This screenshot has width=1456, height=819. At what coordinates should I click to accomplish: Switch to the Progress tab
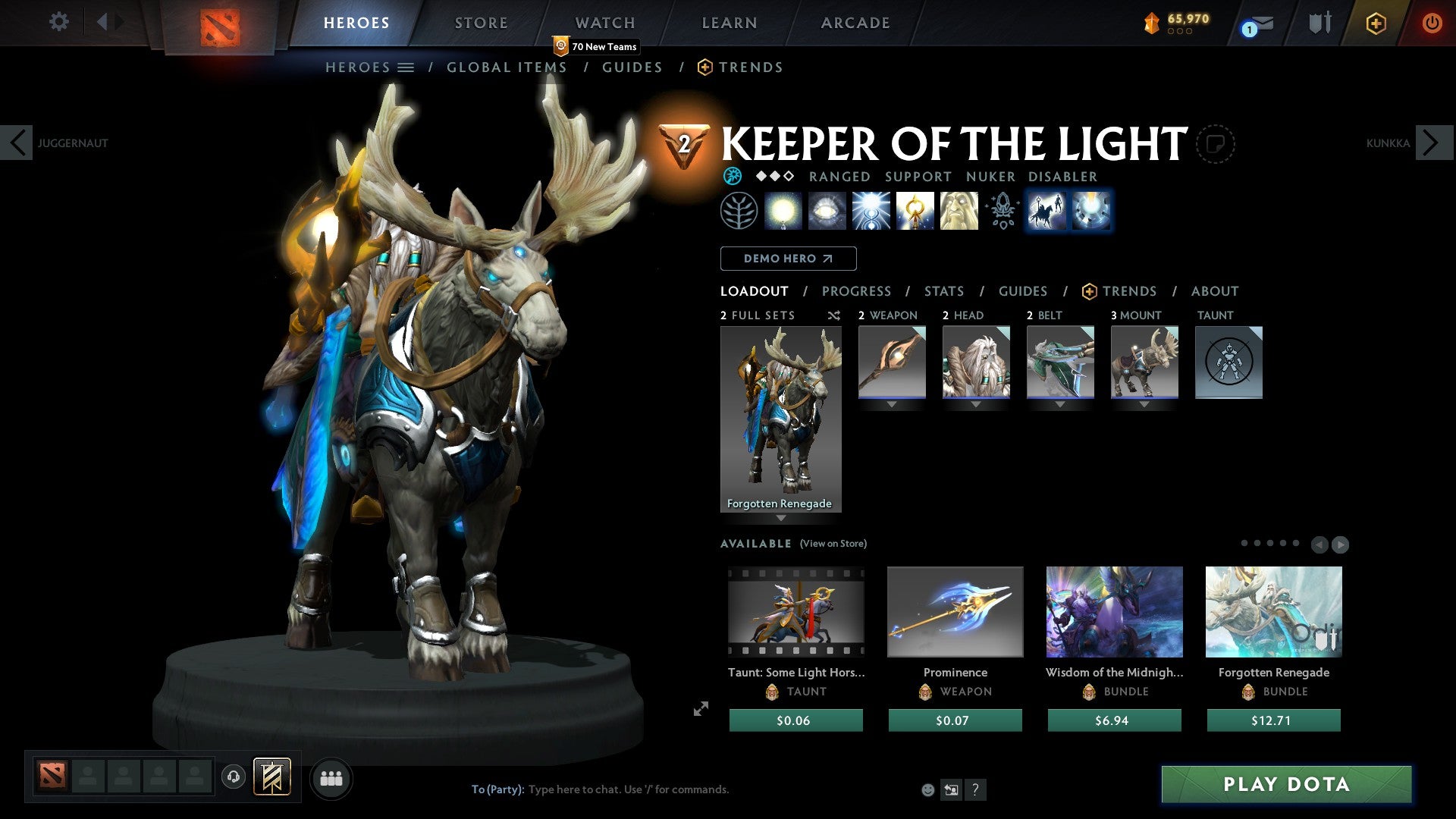(857, 291)
